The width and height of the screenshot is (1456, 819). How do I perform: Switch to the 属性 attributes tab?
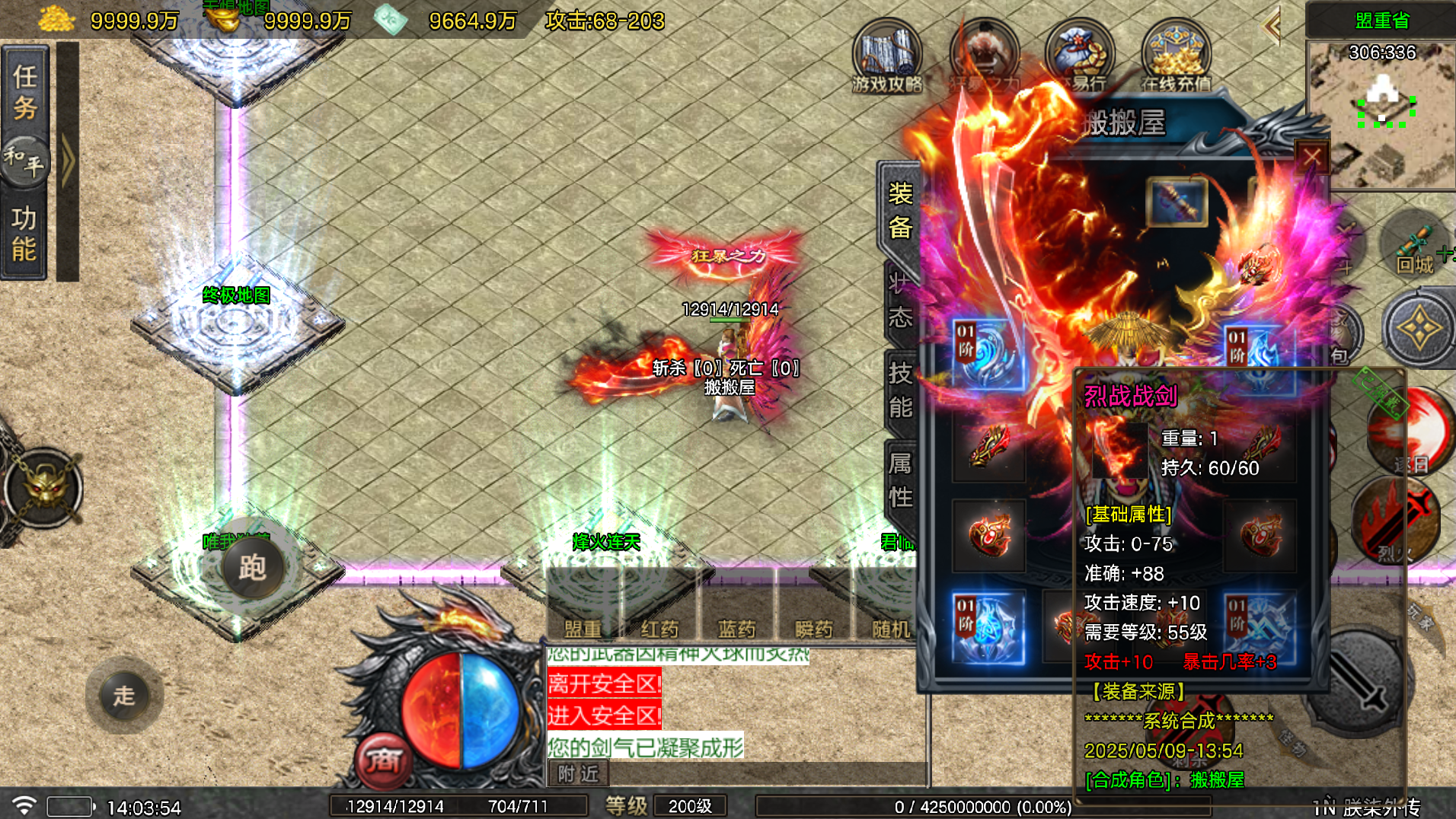click(900, 480)
